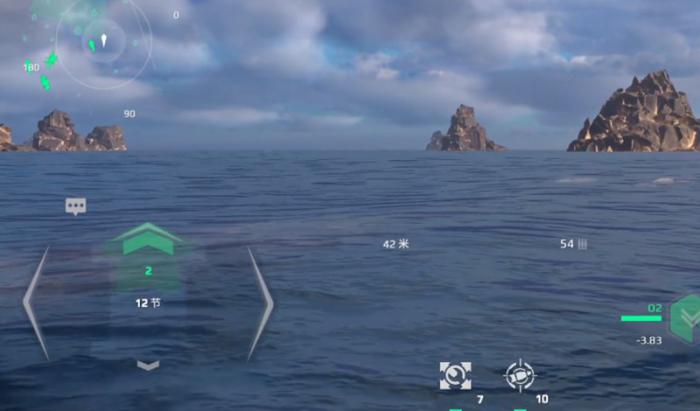Steer left with the left arrow

36,304
